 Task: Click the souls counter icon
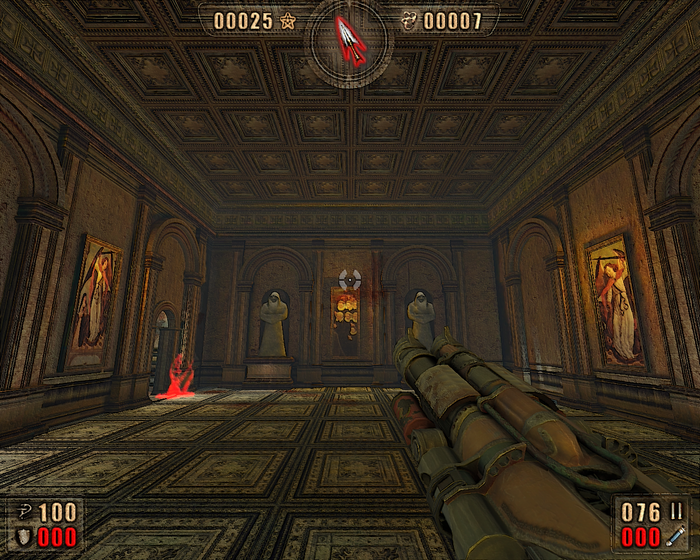point(409,21)
